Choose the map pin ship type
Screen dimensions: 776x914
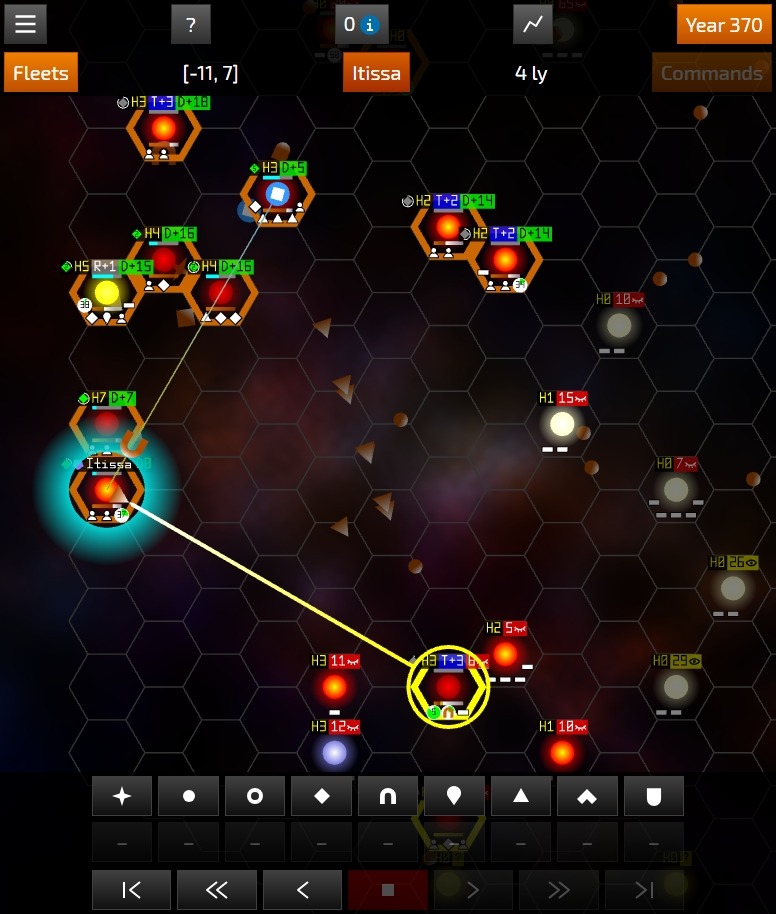pos(454,796)
